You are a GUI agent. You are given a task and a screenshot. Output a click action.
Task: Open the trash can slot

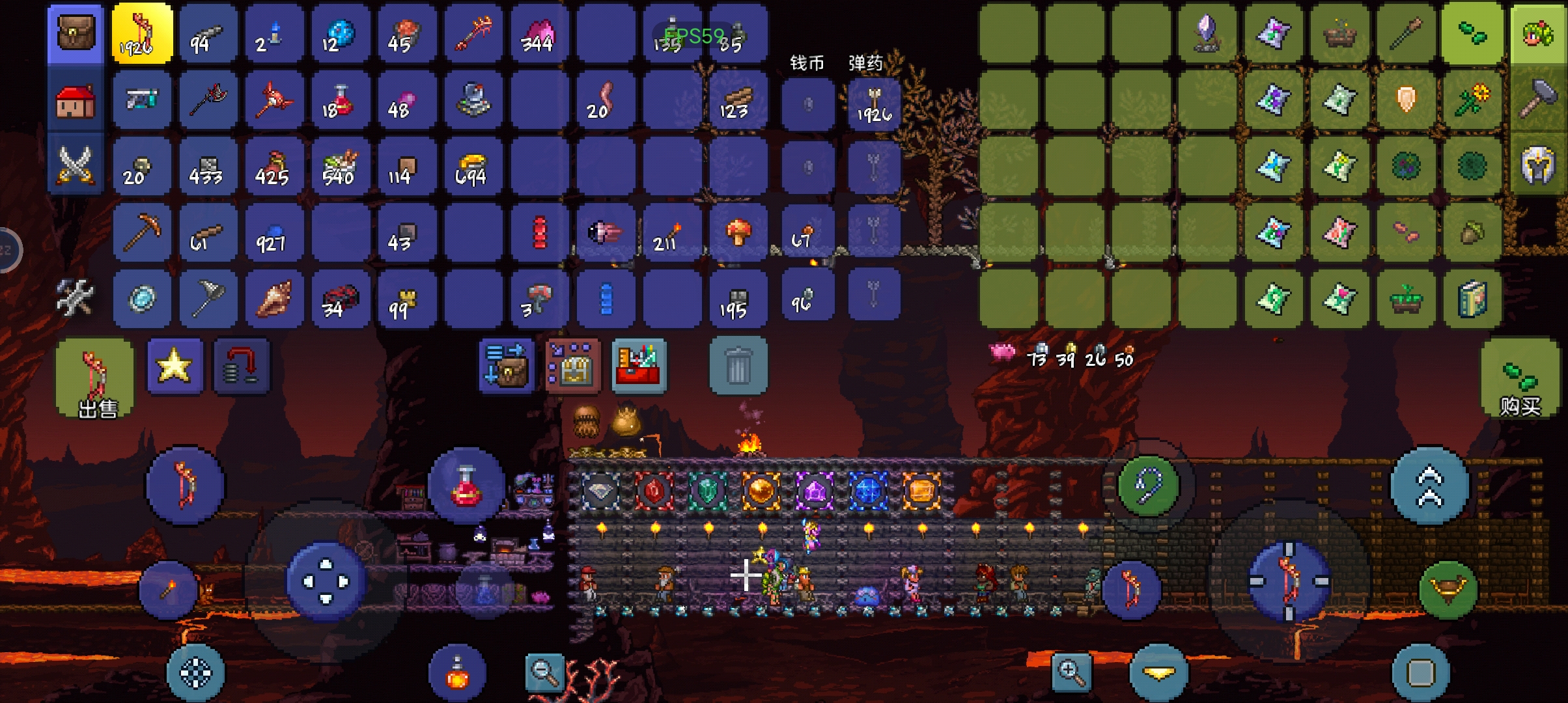click(738, 366)
